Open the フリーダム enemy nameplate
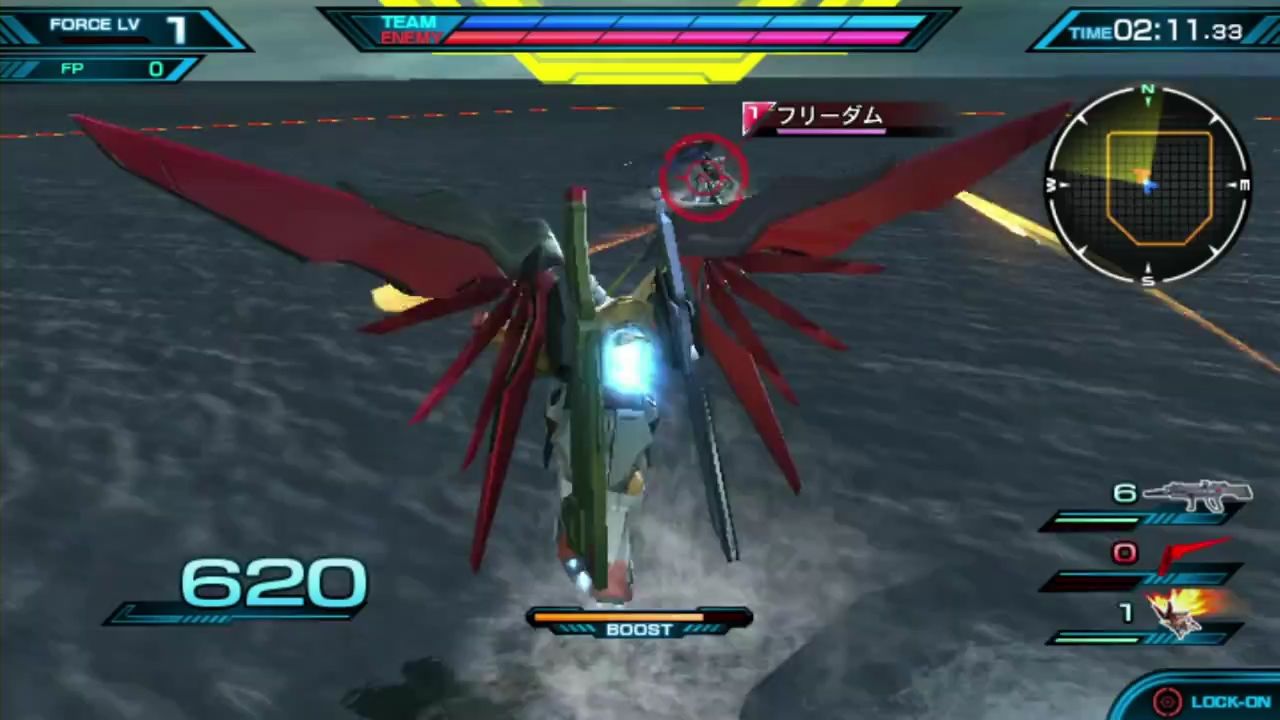The width and height of the screenshot is (1280, 720). [815, 117]
